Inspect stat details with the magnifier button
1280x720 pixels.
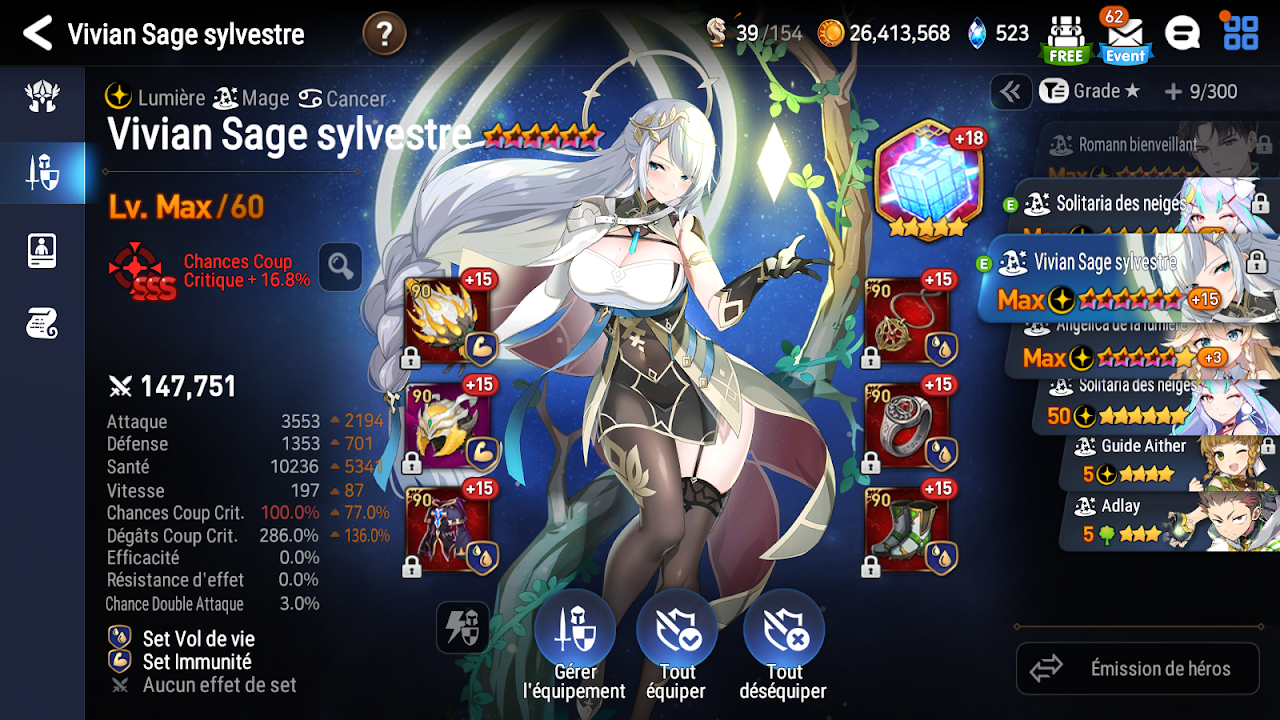[x=341, y=267]
